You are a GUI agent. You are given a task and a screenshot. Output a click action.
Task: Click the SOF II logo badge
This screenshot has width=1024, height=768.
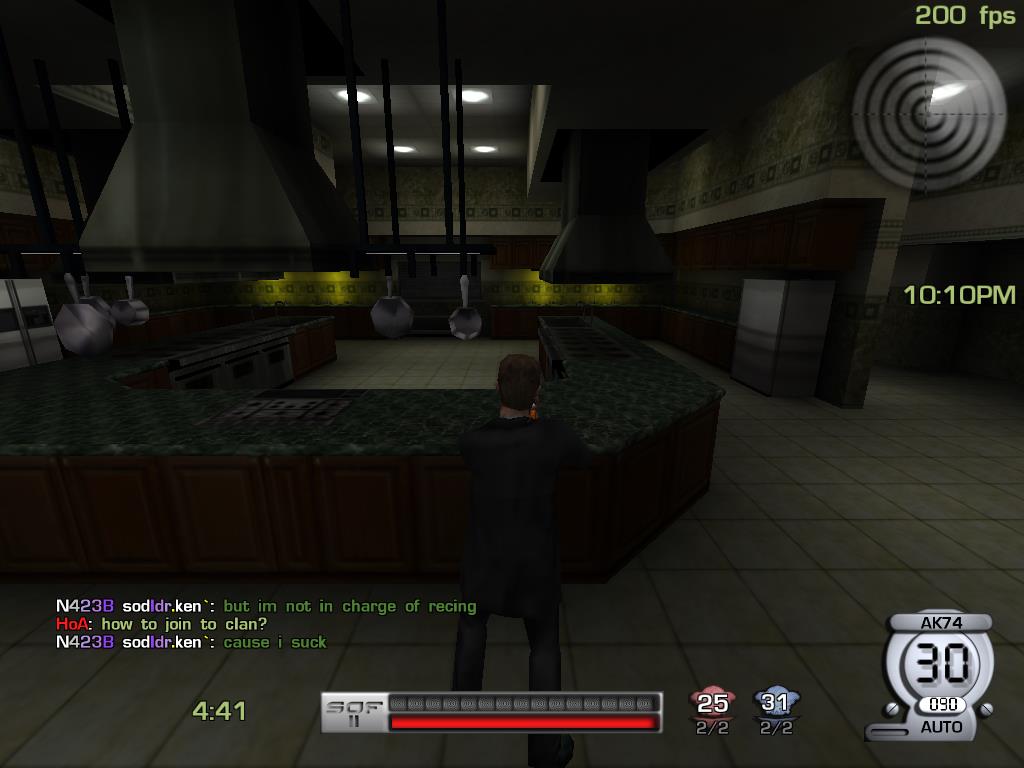pos(354,712)
